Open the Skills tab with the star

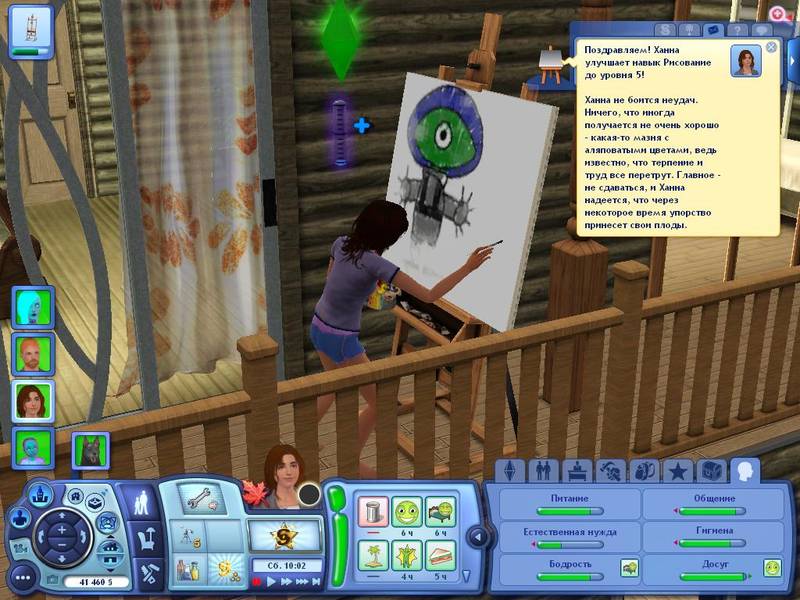[677, 470]
